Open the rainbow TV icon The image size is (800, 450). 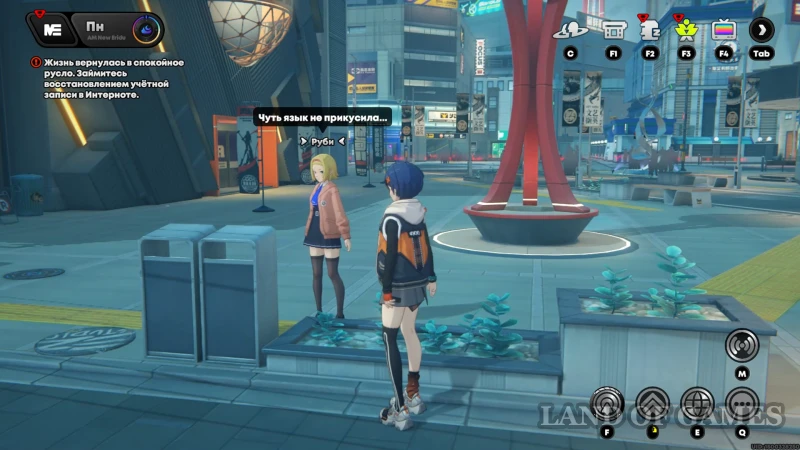[x=723, y=30]
